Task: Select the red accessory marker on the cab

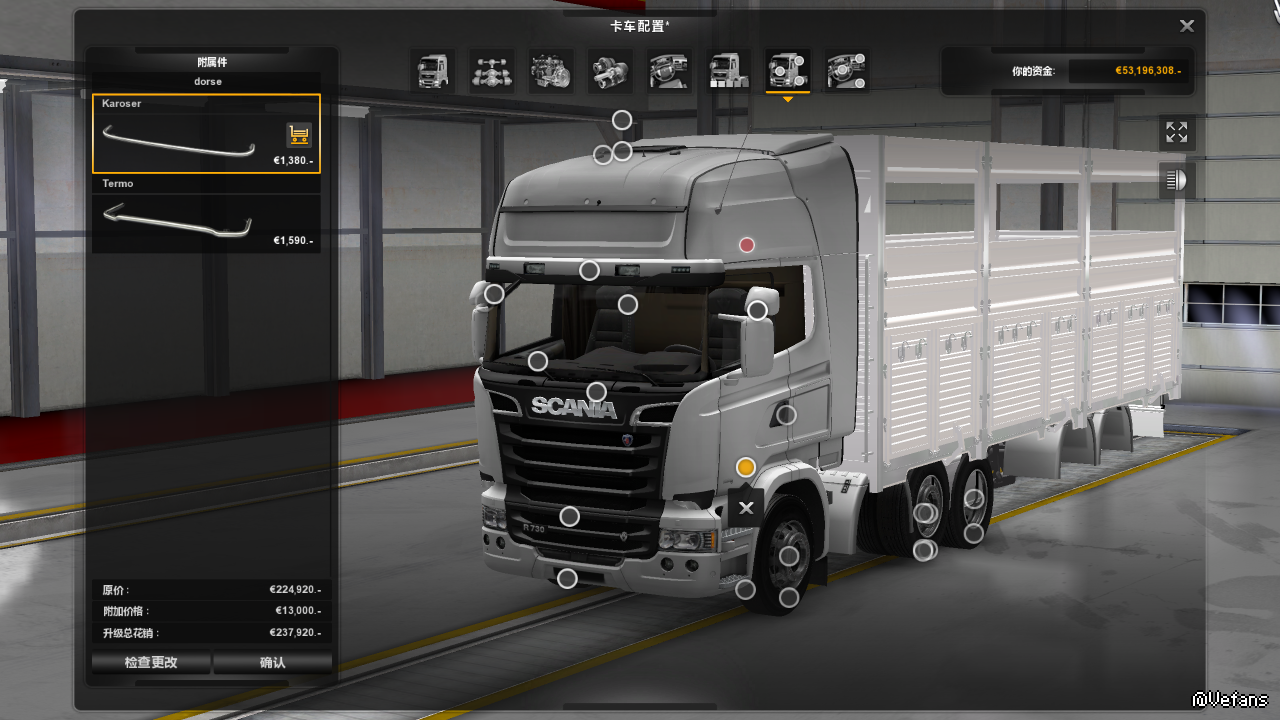Action: 746,245
